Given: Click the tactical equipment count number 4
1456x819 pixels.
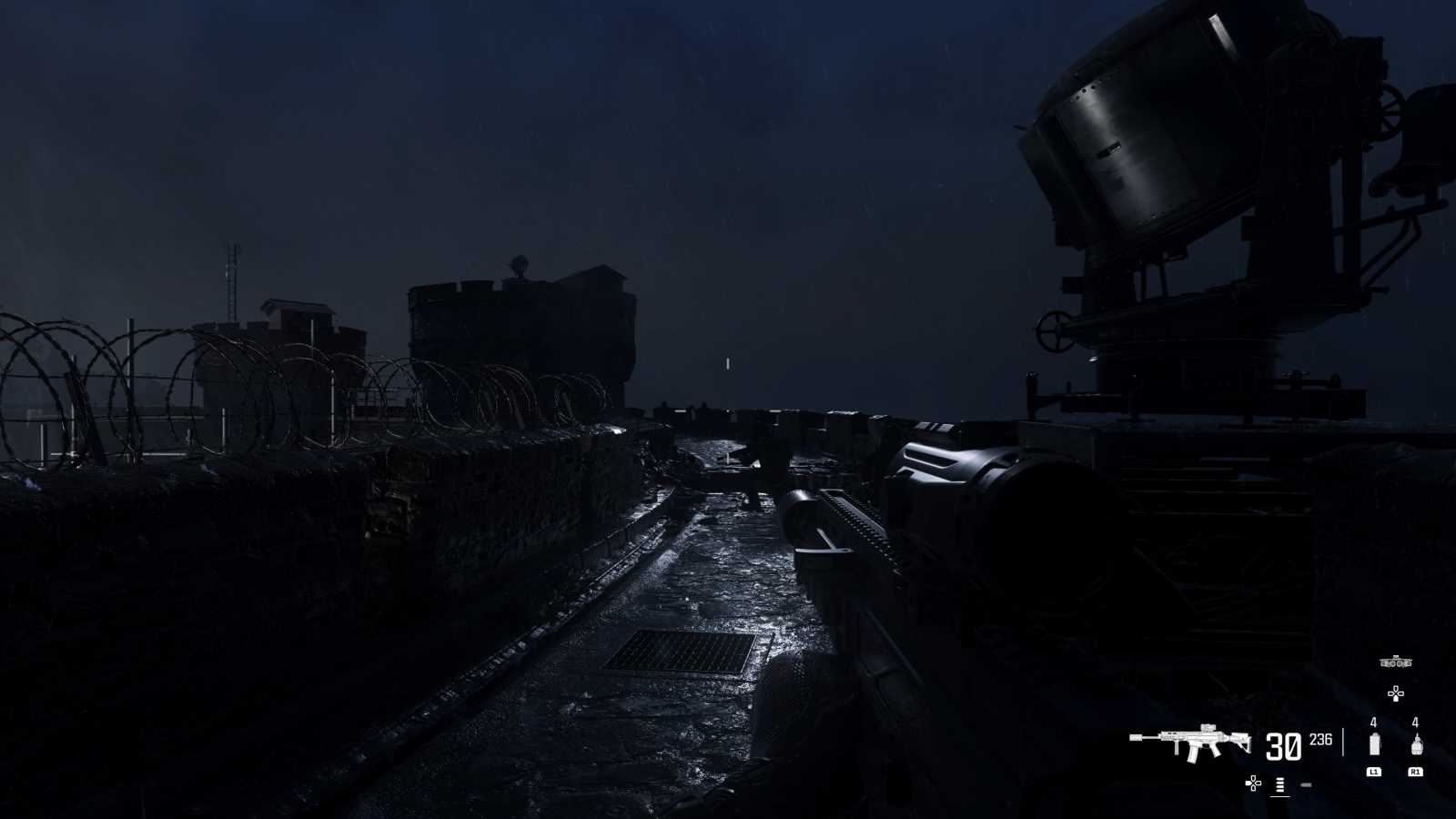Looking at the screenshot, I should coord(1373,723).
